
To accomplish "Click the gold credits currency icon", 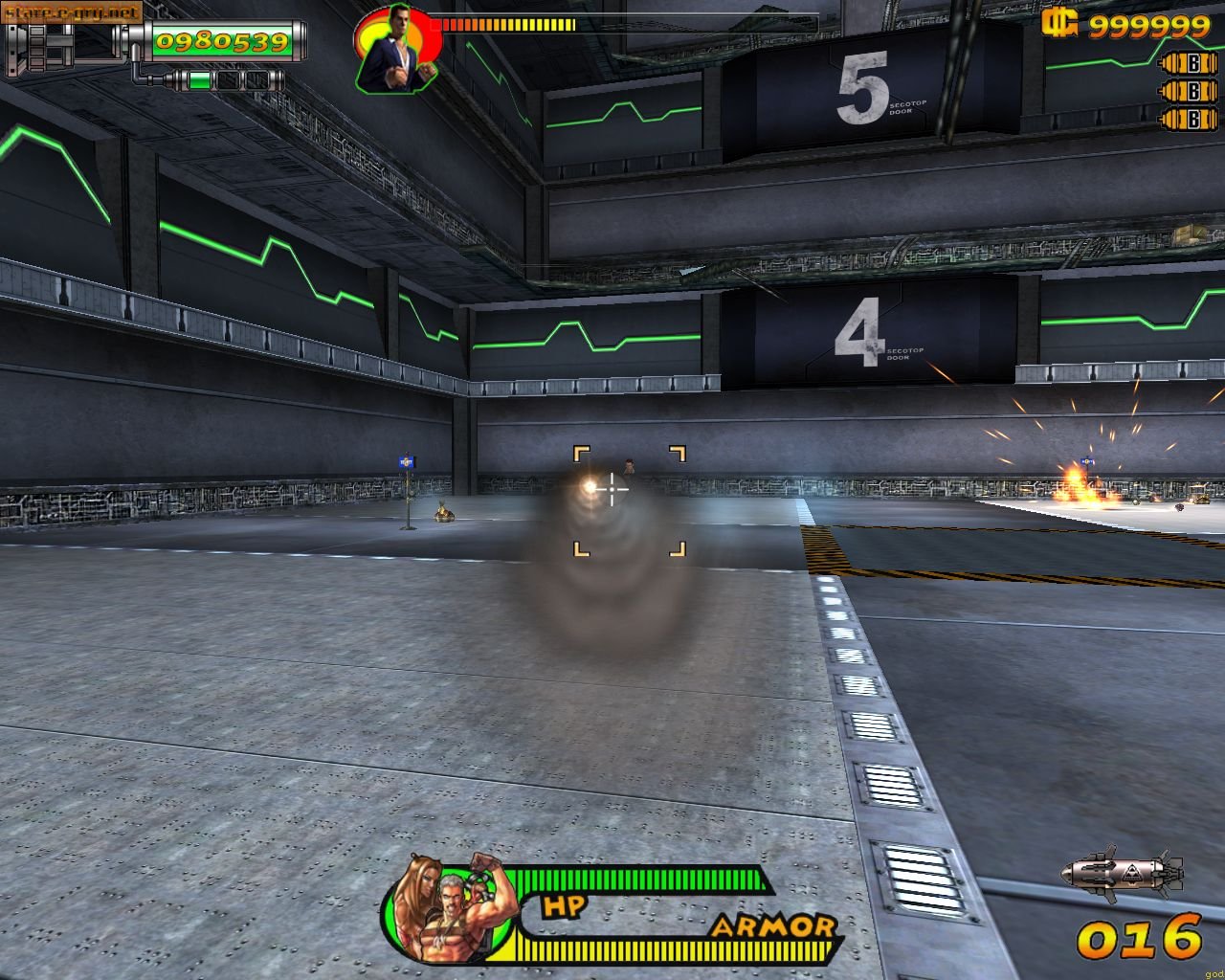I will pos(1060,23).
